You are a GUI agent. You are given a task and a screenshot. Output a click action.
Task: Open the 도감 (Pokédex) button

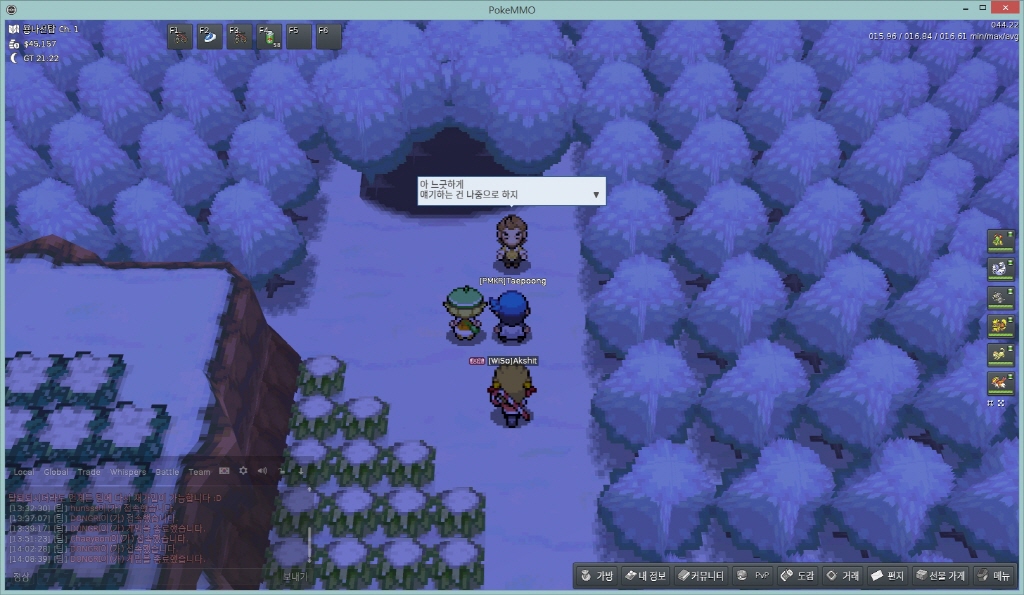[x=797, y=576]
